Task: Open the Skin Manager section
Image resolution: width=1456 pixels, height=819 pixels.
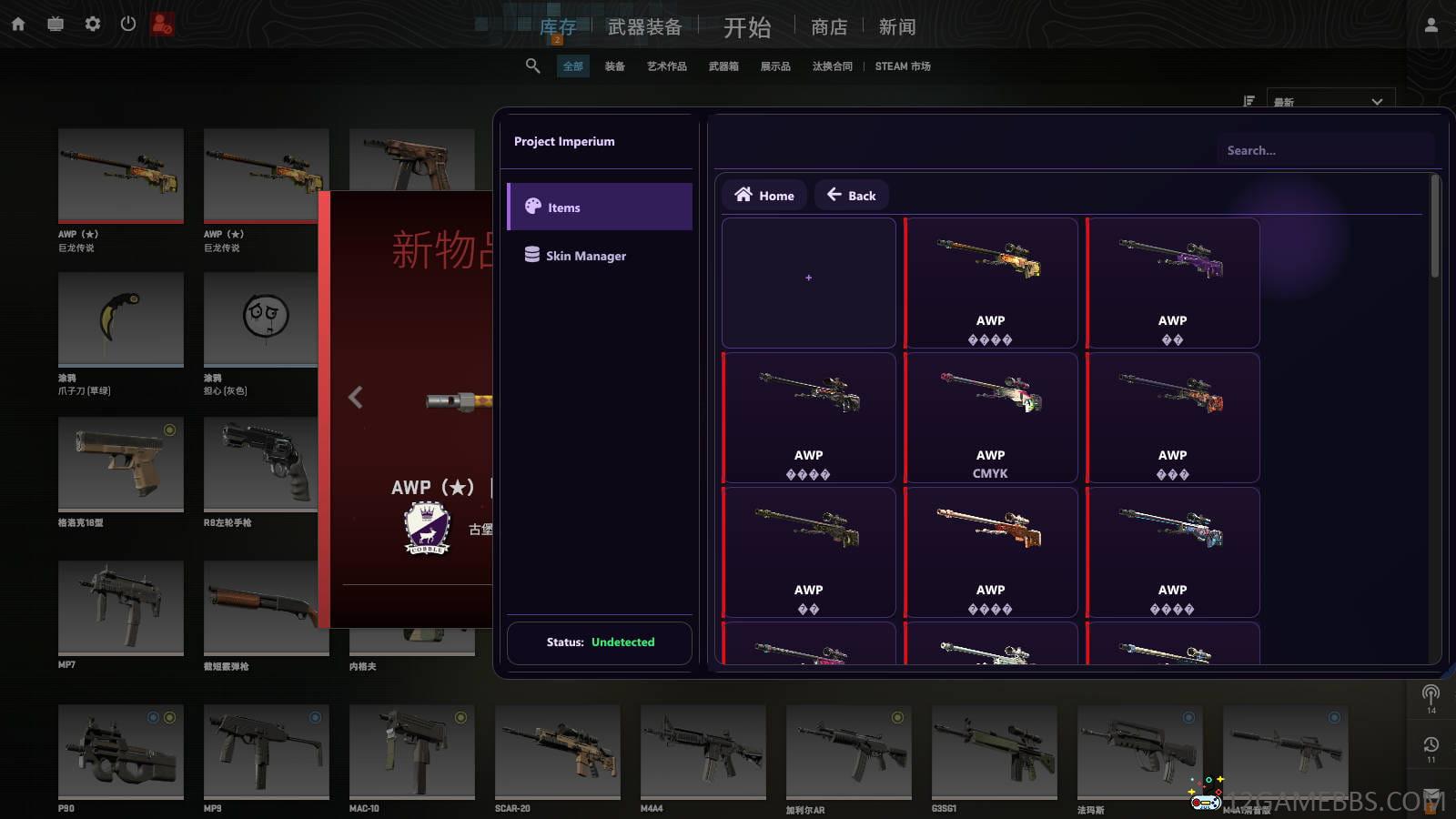Action: coord(599,256)
